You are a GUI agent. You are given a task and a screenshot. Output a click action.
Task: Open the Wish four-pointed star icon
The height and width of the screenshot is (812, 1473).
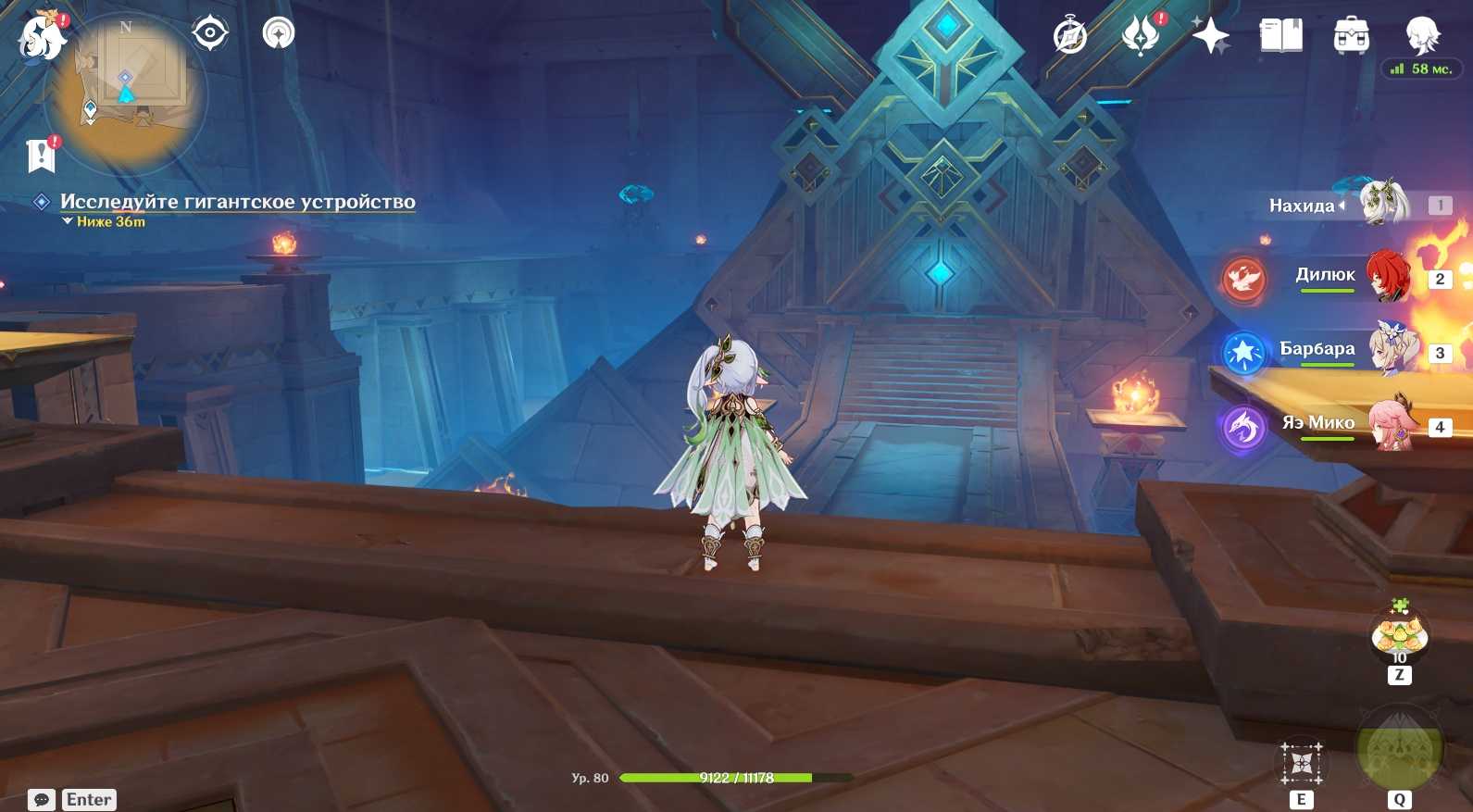click(x=1210, y=36)
